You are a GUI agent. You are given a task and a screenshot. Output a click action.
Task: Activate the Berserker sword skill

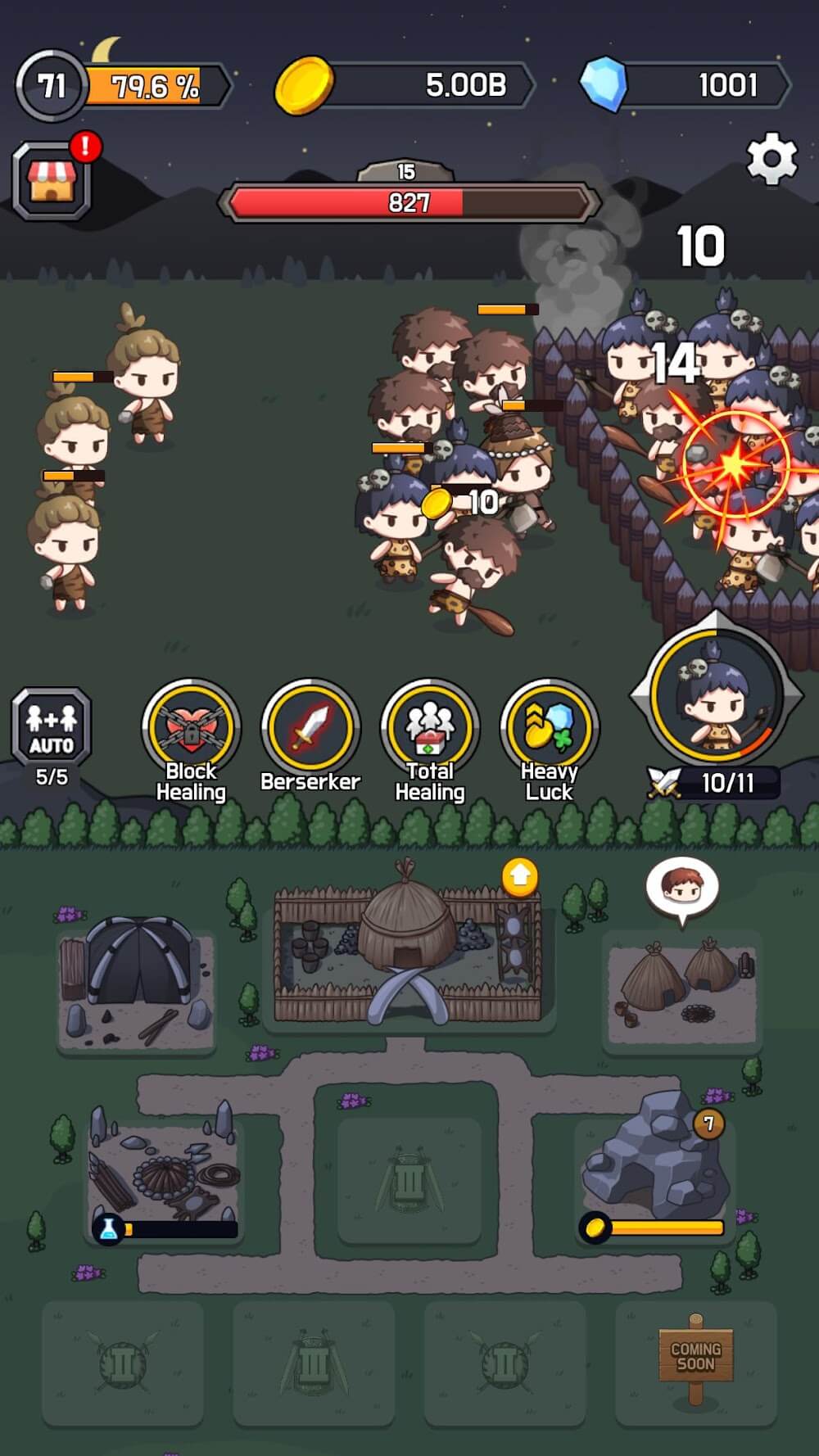(310, 727)
